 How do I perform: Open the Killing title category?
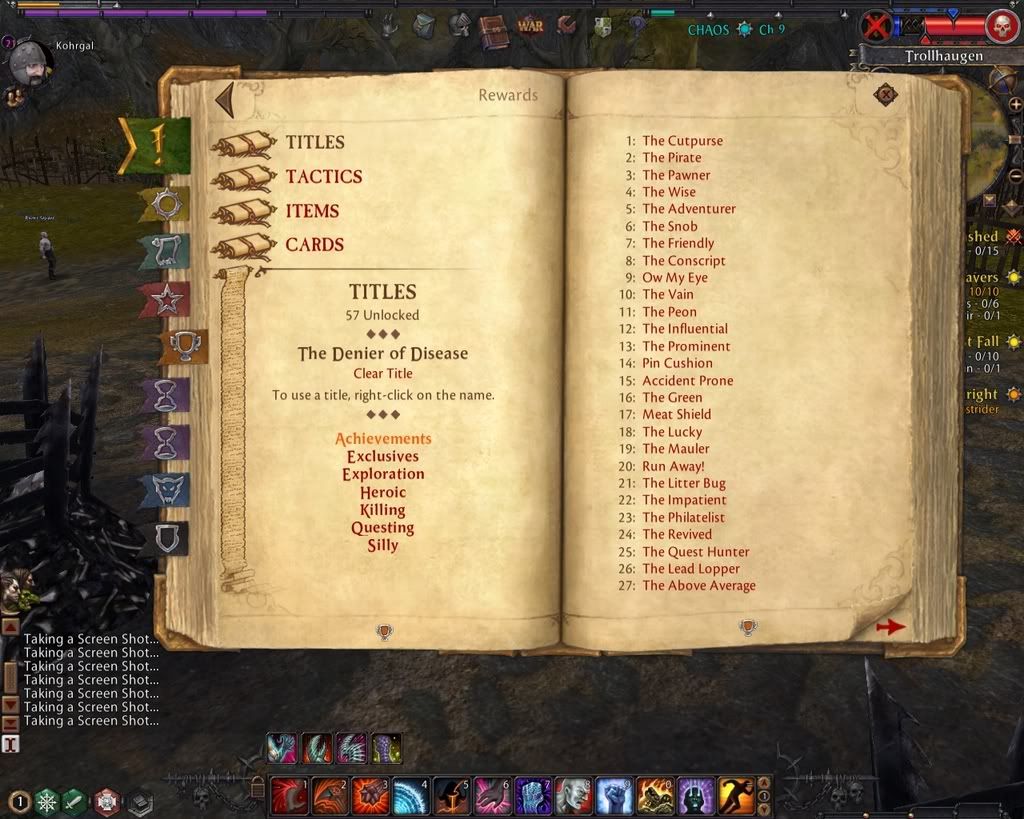tap(382, 510)
